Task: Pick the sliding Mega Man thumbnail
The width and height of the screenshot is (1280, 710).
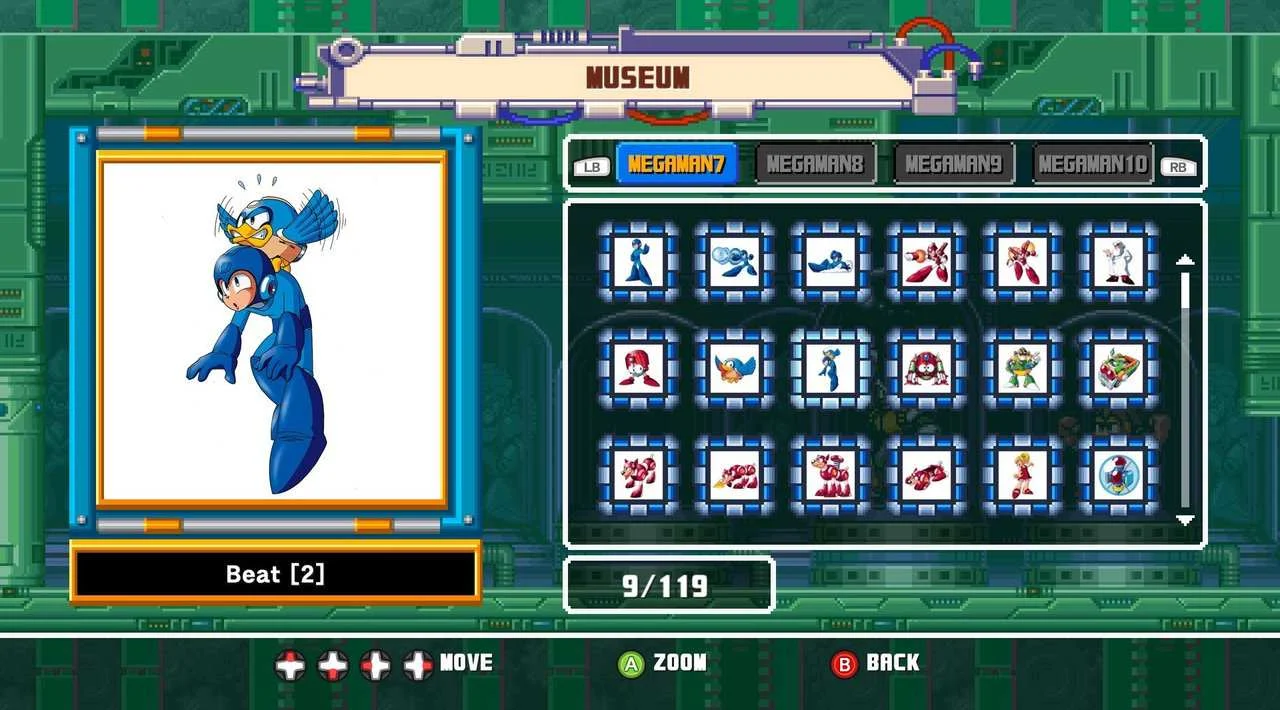Action: 830,262
